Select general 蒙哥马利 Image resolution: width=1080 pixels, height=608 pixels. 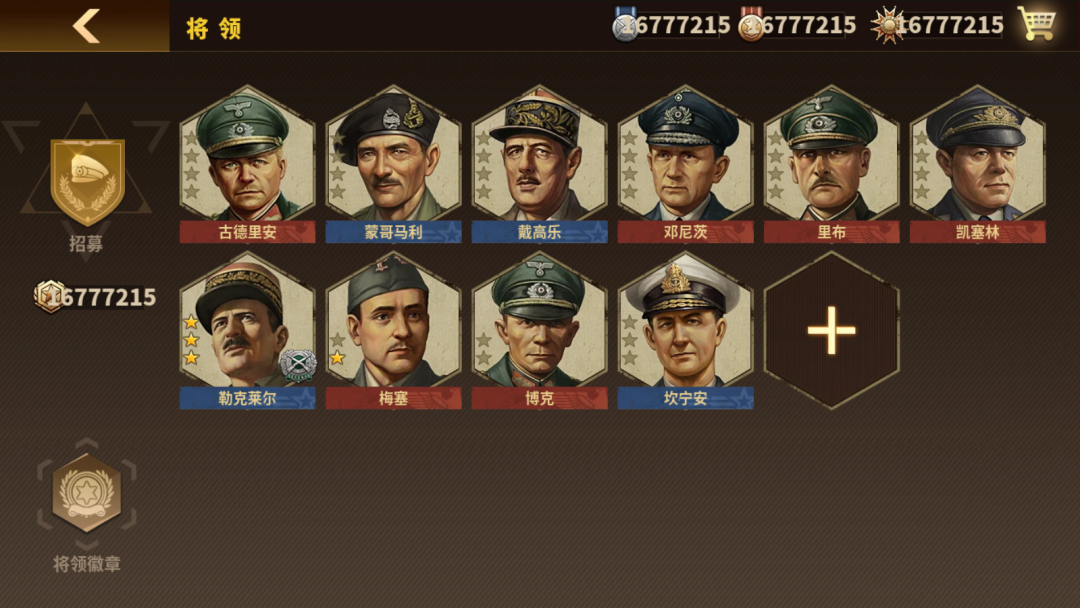click(393, 160)
